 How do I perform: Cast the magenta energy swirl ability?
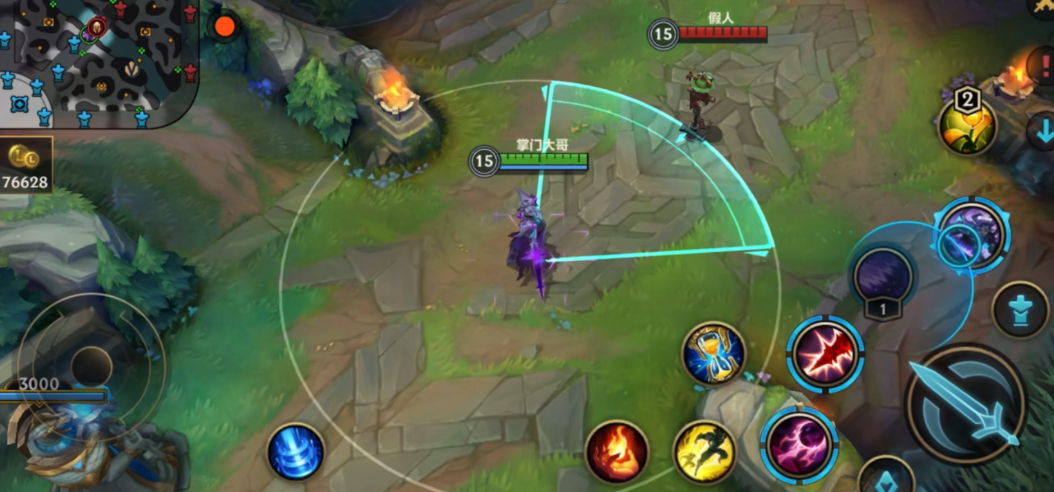(x=797, y=443)
